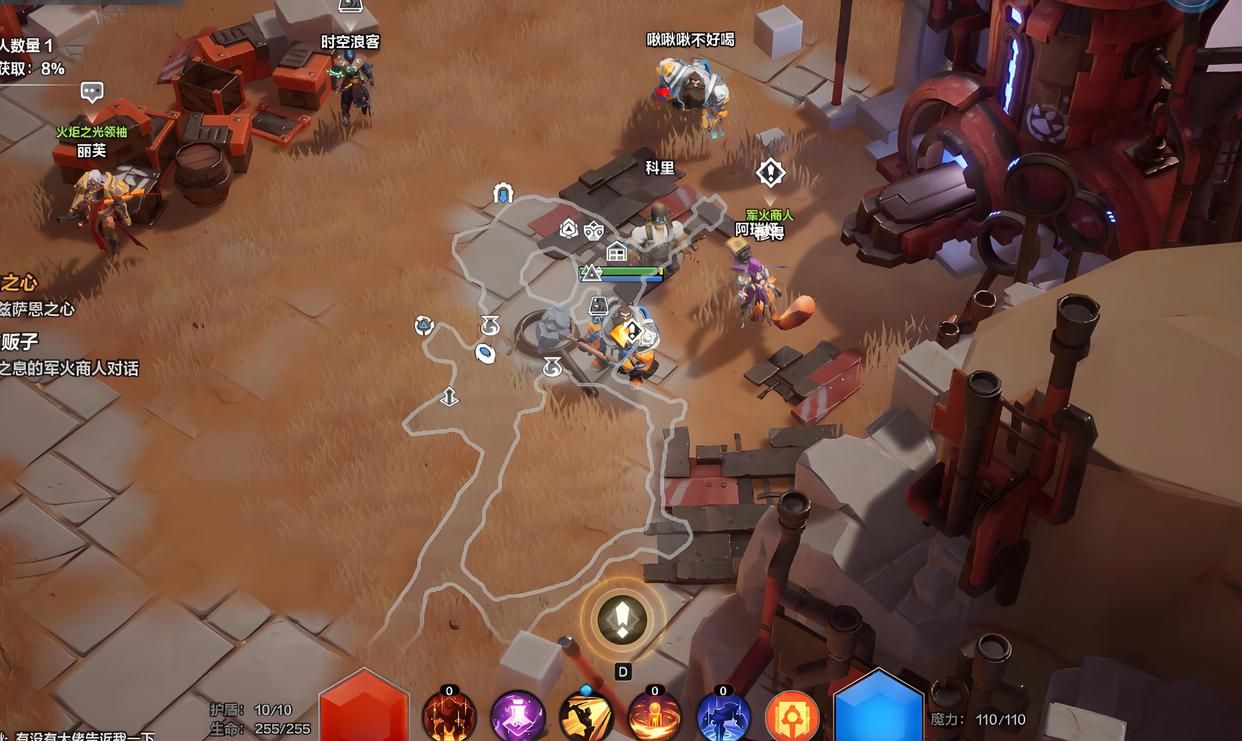Trigger the golden slash attack skill
The width and height of the screenshot is (1242, 741).
(x=586, y=717)
